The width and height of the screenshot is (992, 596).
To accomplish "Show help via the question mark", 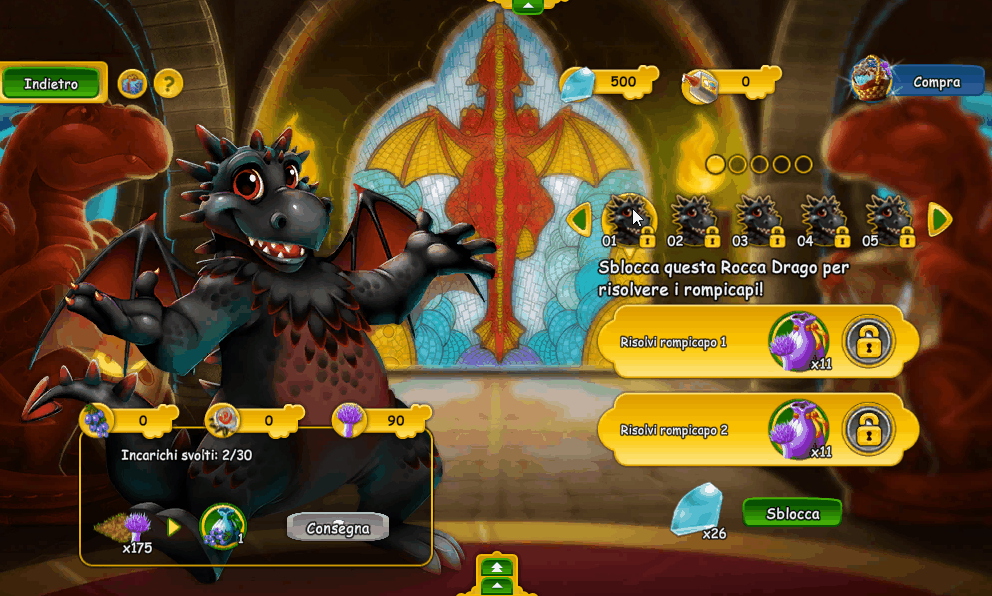I will 168,84.
